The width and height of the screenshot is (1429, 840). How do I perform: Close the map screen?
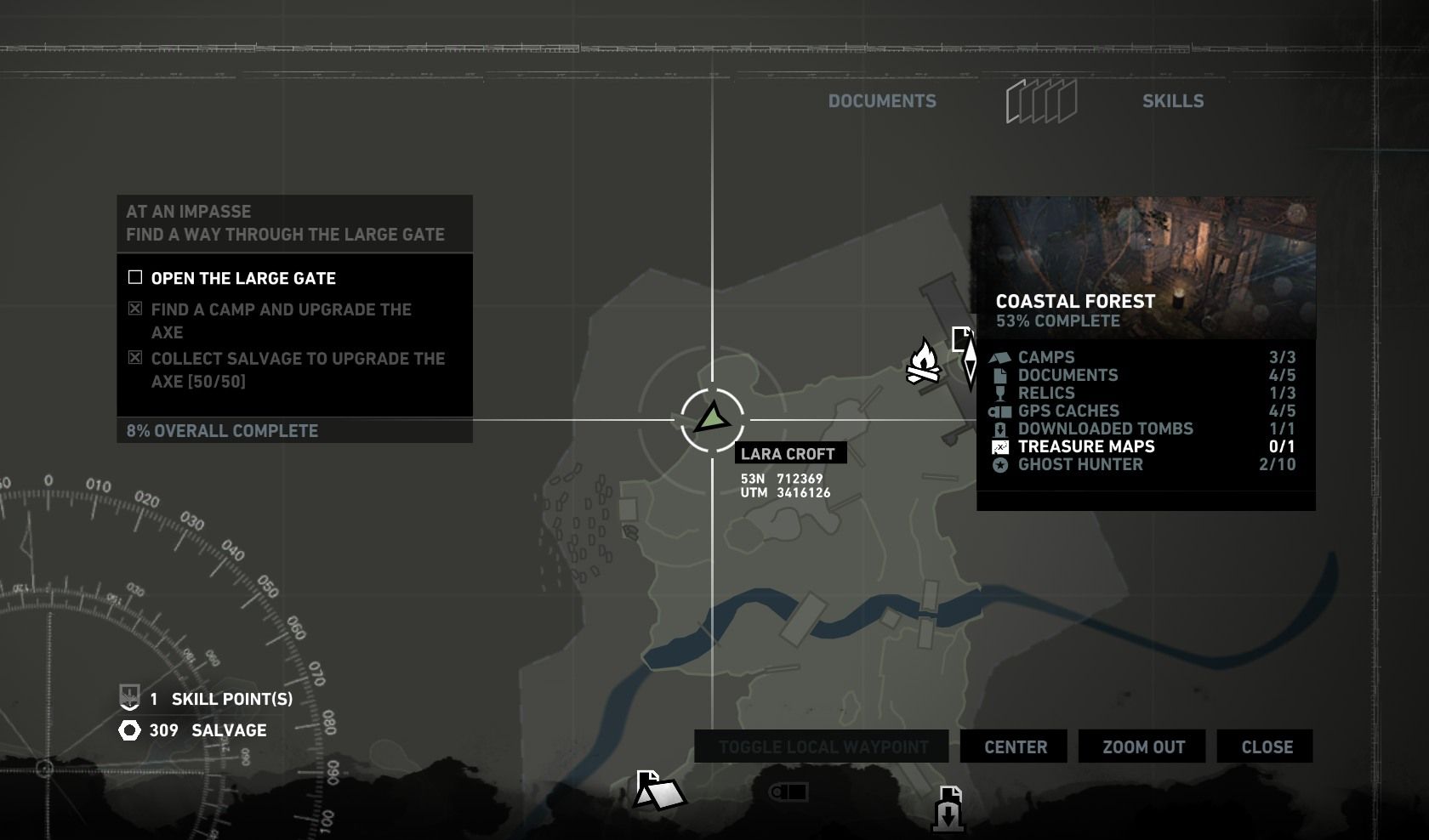1266,746
